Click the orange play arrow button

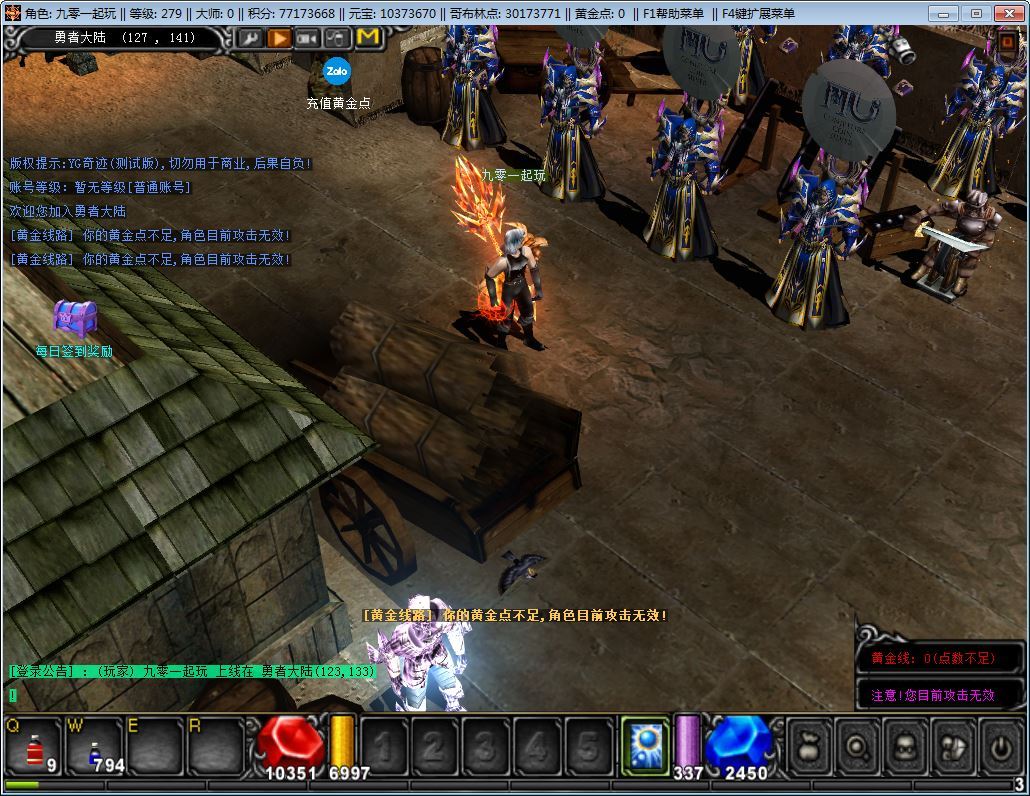[x=279, y=38]
